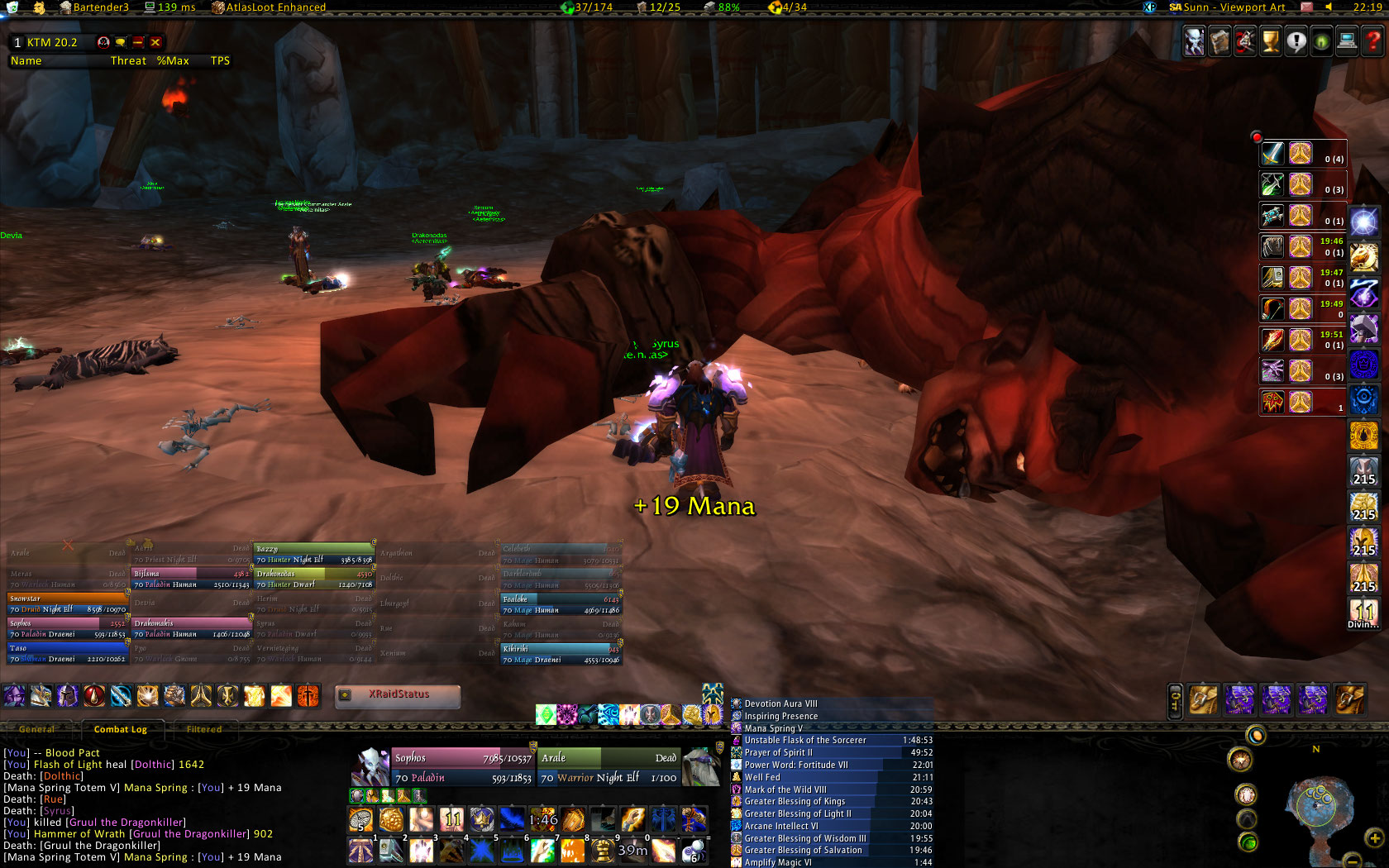
Task: Open the key ring button
Action: click(1176, 700)
